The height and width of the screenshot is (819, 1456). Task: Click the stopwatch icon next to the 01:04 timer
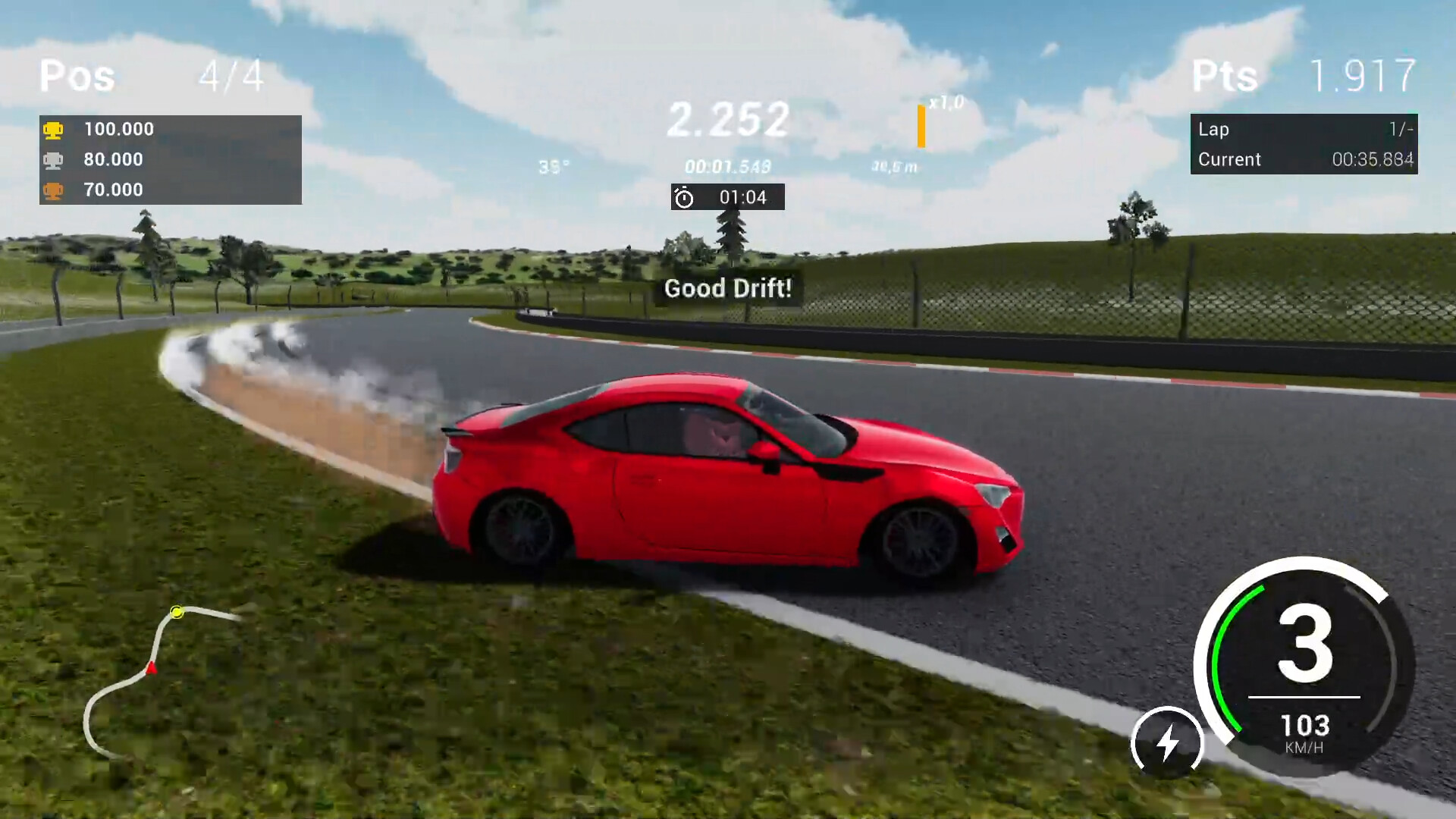click(x=683, y=197)
